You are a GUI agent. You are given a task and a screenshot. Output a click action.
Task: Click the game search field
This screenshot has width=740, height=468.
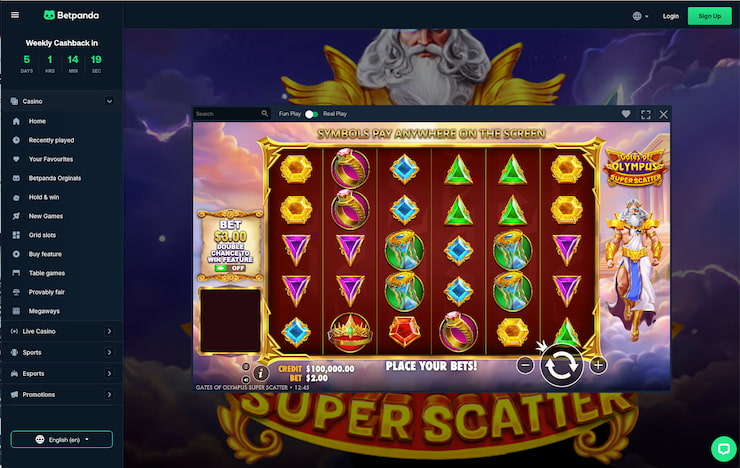click(230, 114)
